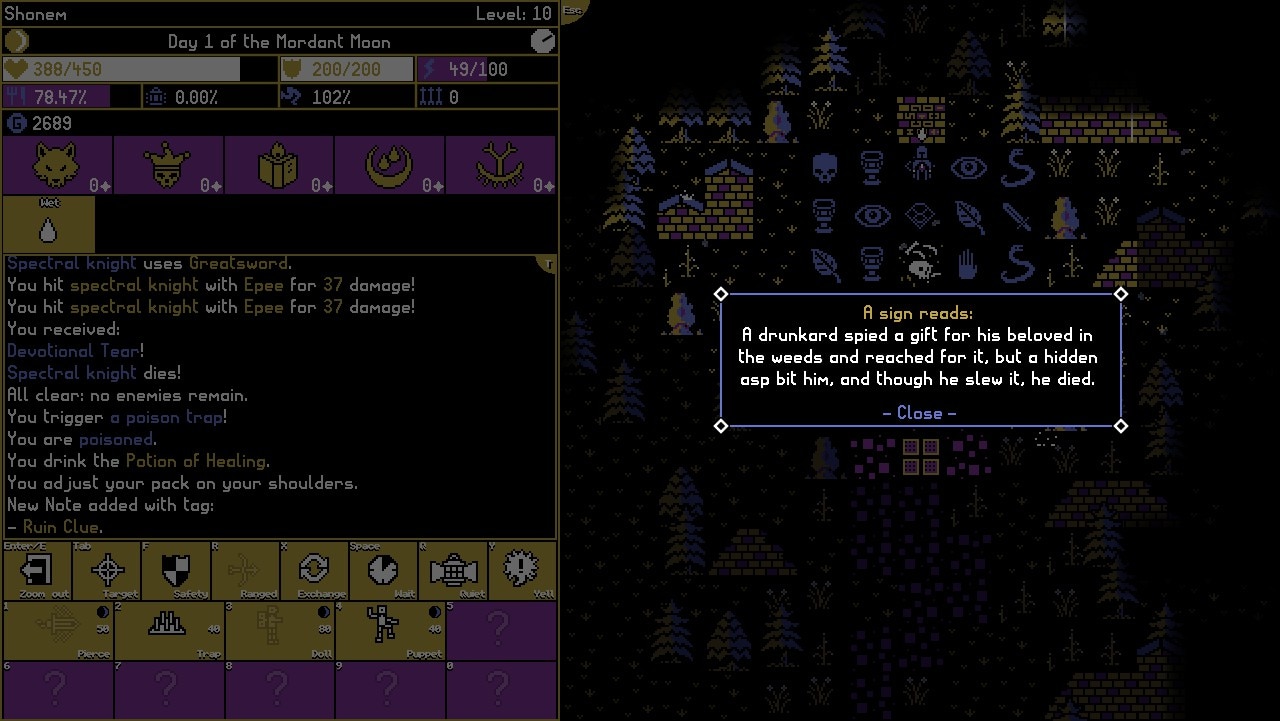1280x721 pixels.
Task: Inspect the Wet status effect icon
Action: click(x=49, y=225)
